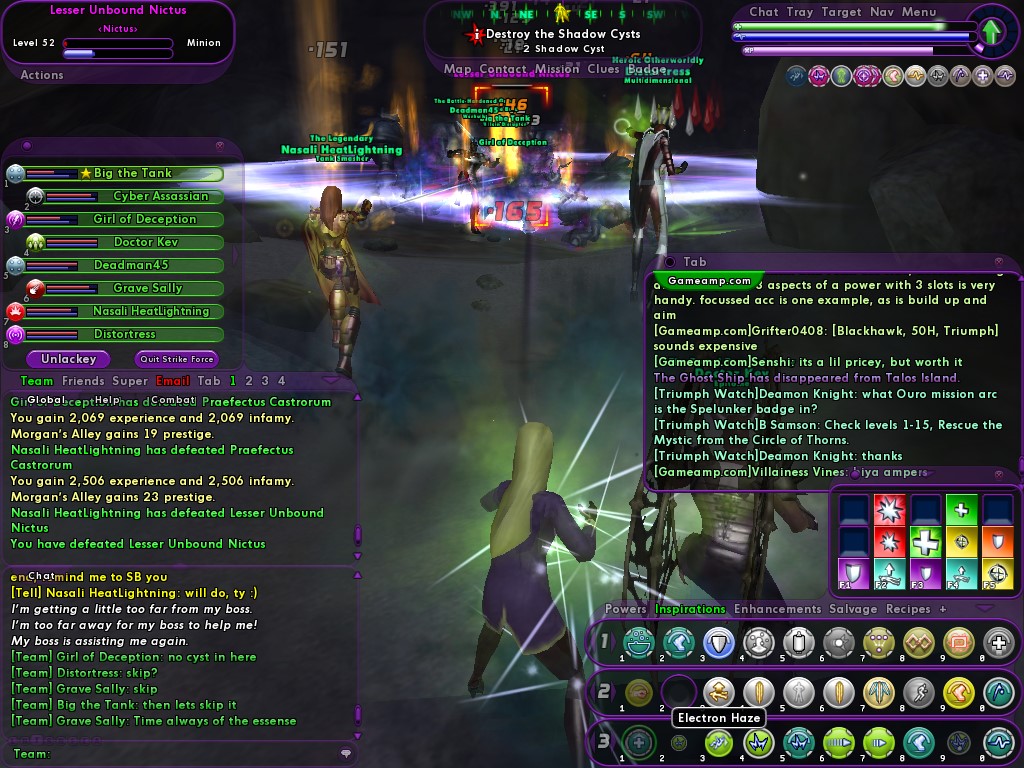Open the main Menu
The width and height of the screenshot is (1024, 768).
pyautogui.click(x=919, y=12)
